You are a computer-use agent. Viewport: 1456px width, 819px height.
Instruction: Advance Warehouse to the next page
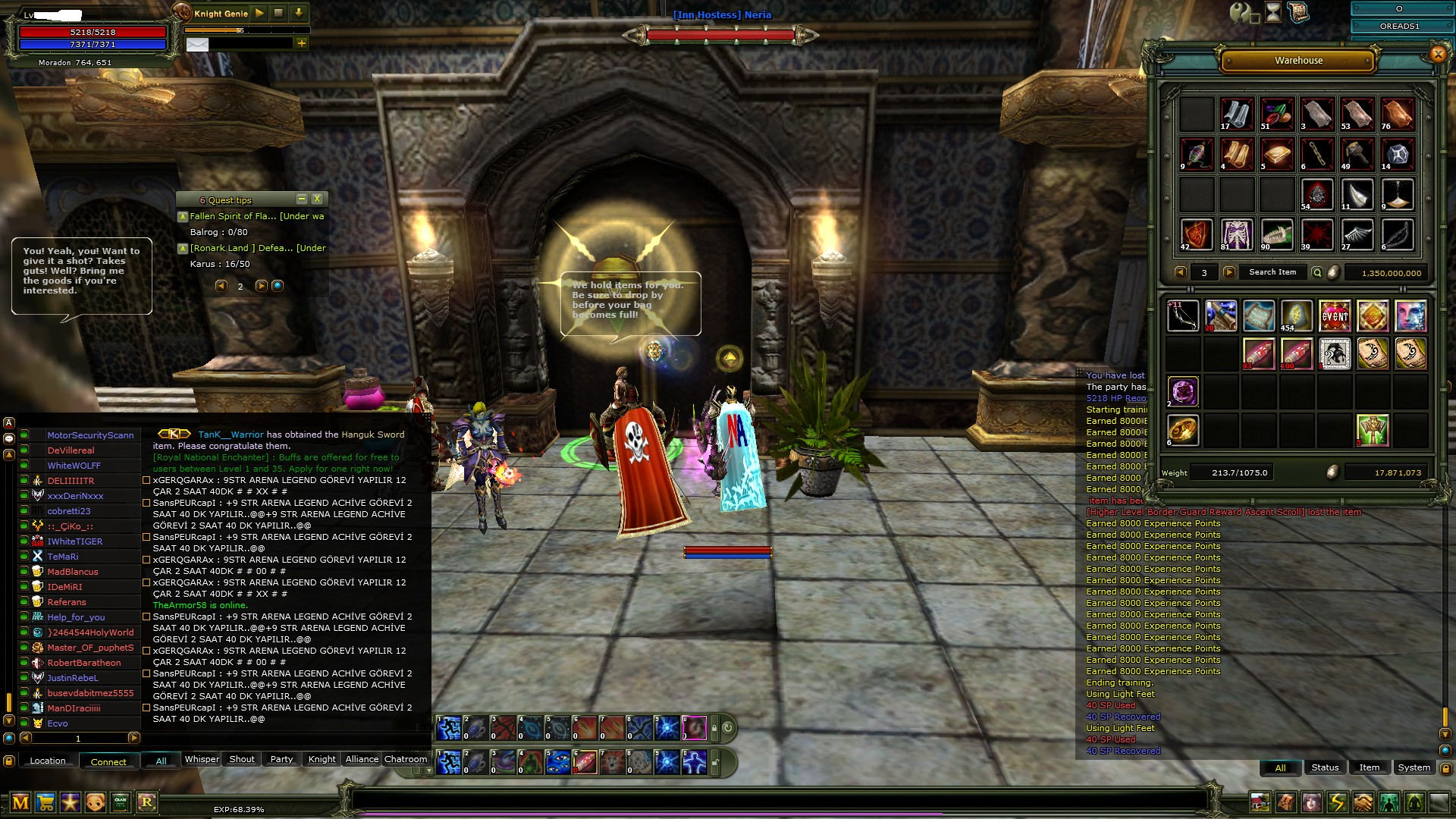1229,271
